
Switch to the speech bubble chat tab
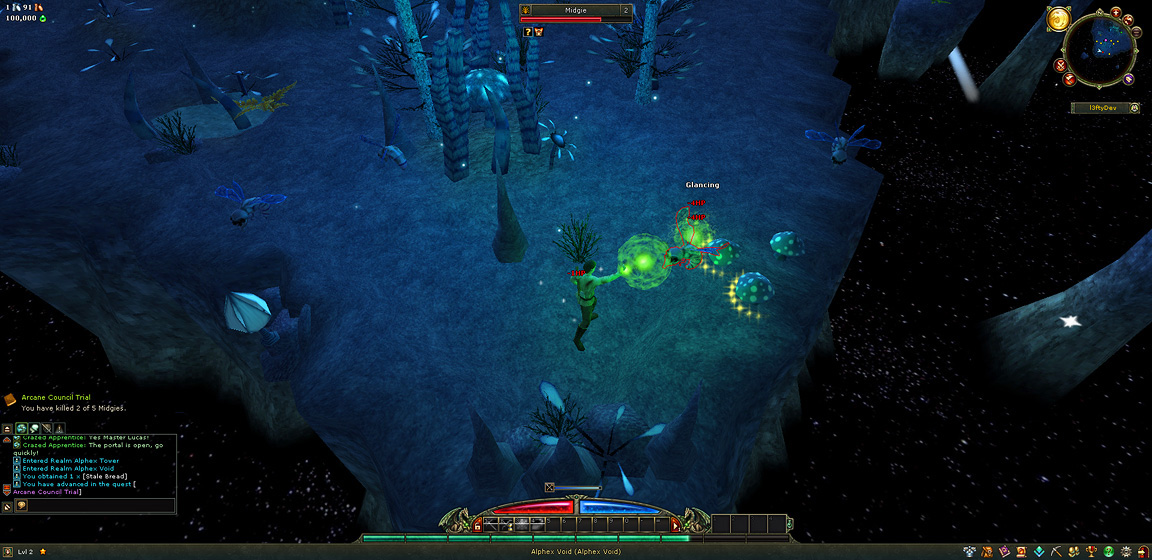pyautogui.click(x=33, y=428)
